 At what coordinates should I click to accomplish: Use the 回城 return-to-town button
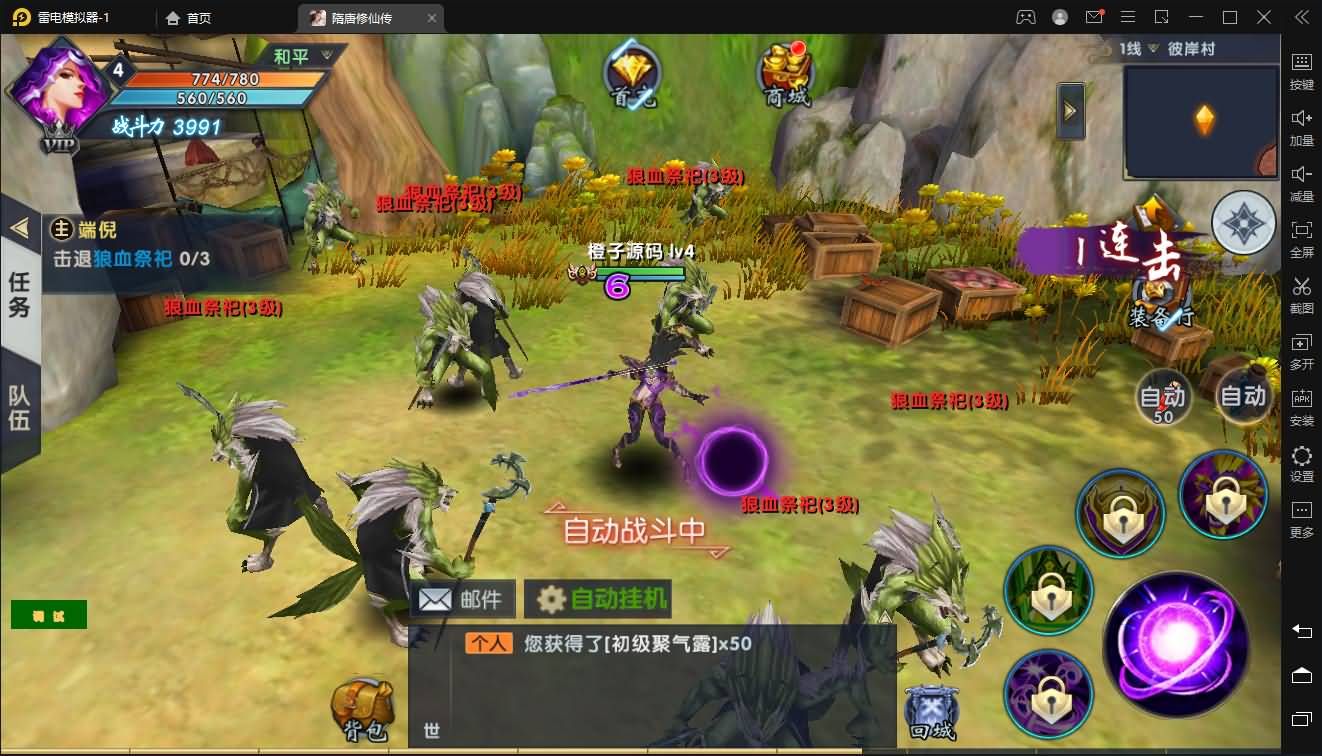(931, 710)
